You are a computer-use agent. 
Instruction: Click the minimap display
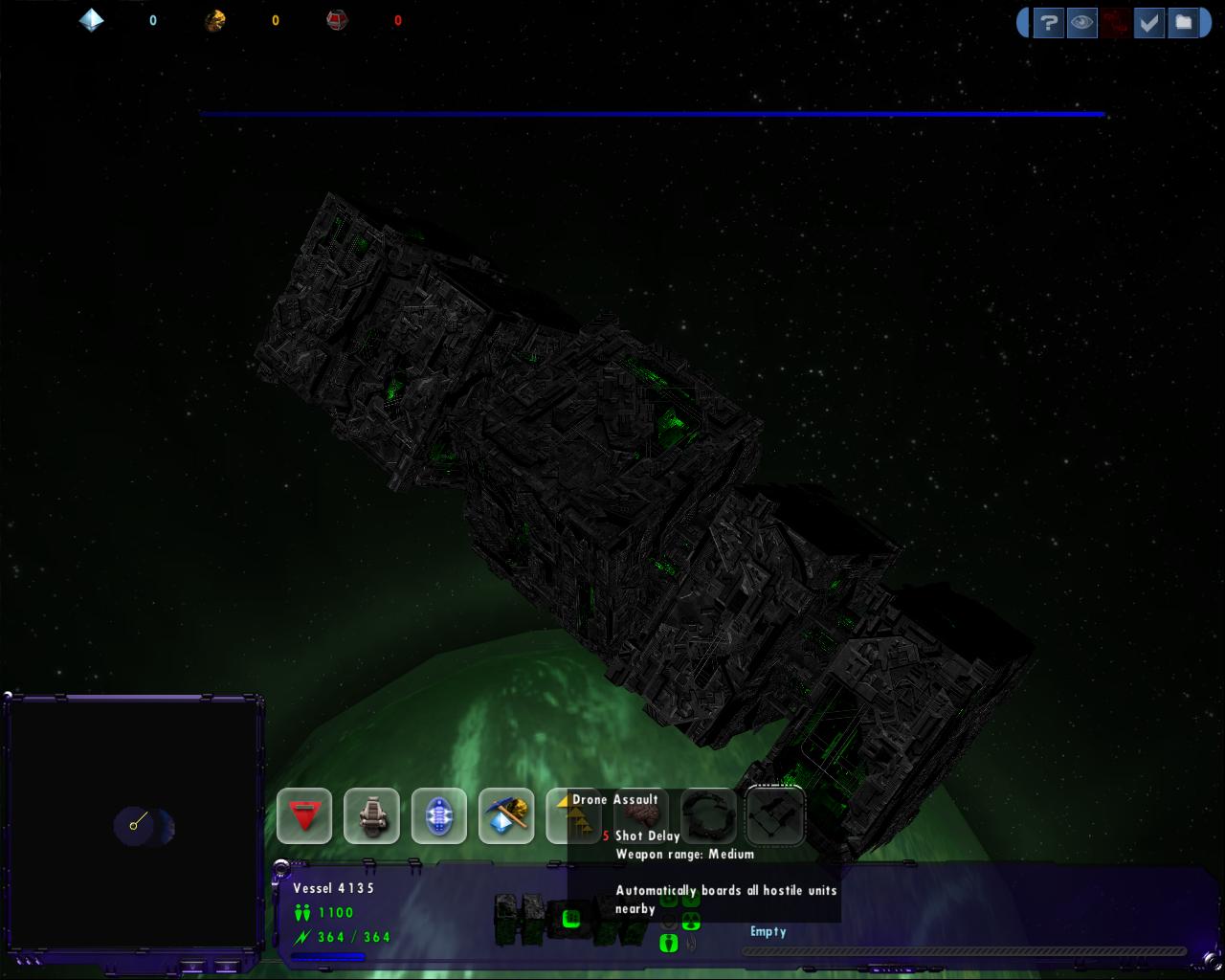click(134, 825)
